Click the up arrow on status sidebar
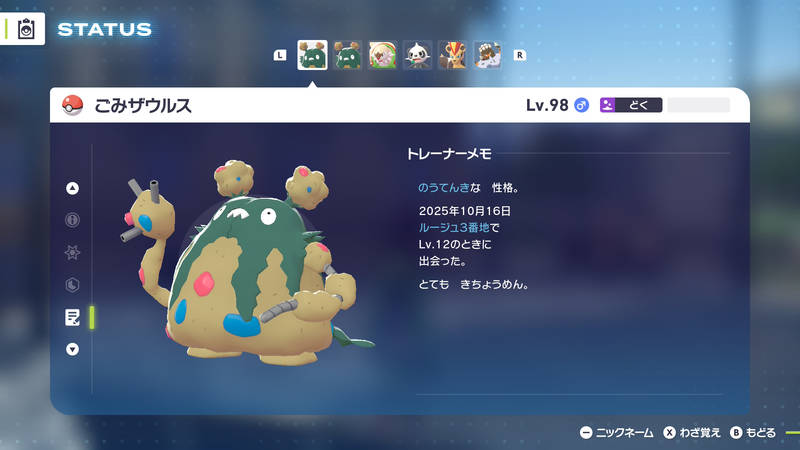 point(72,188)
